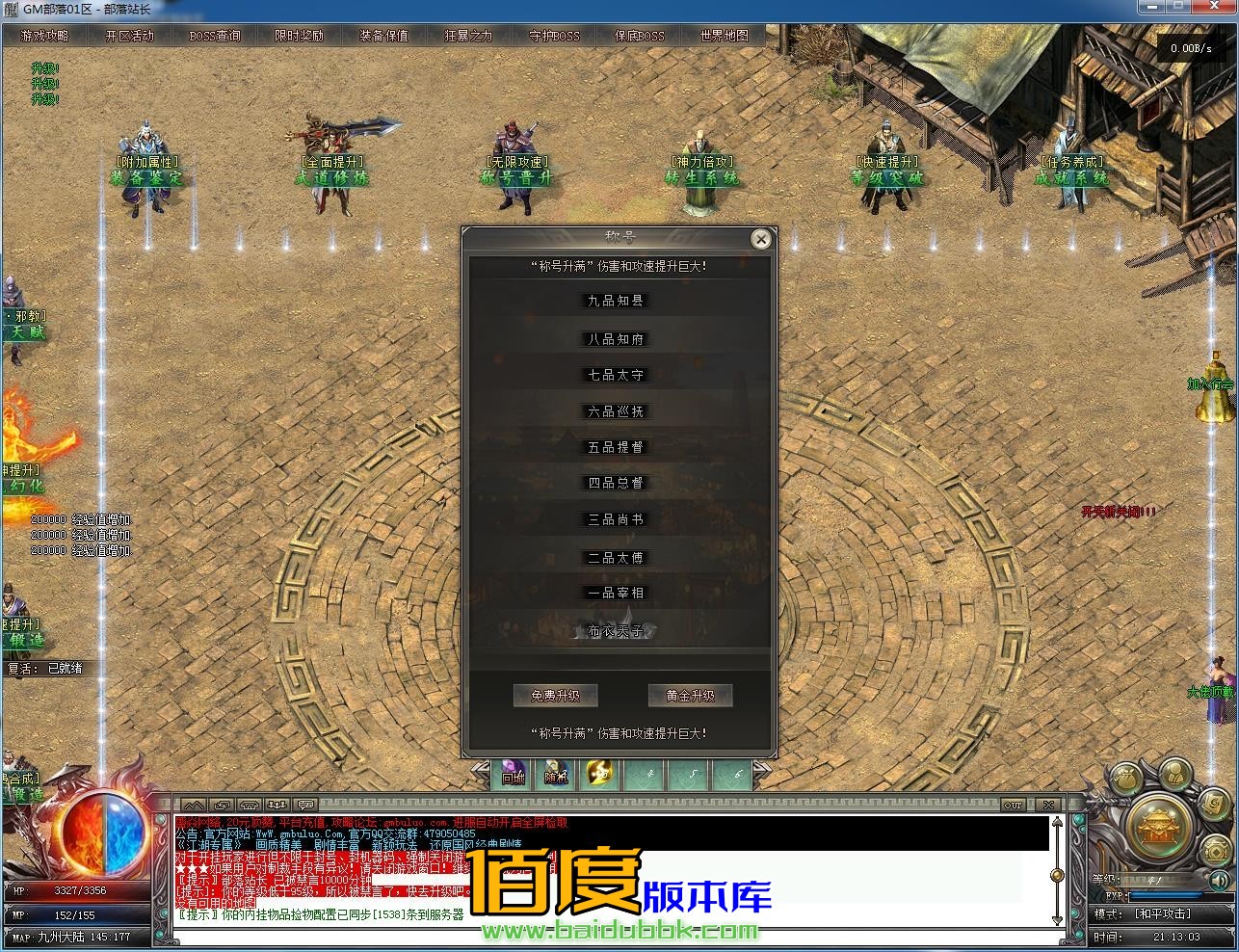Viewport: 1239px width, 952px height.
Task: Pick the 一品宰相 title entry
Action: pyautogui.click(x=616, y=593)
